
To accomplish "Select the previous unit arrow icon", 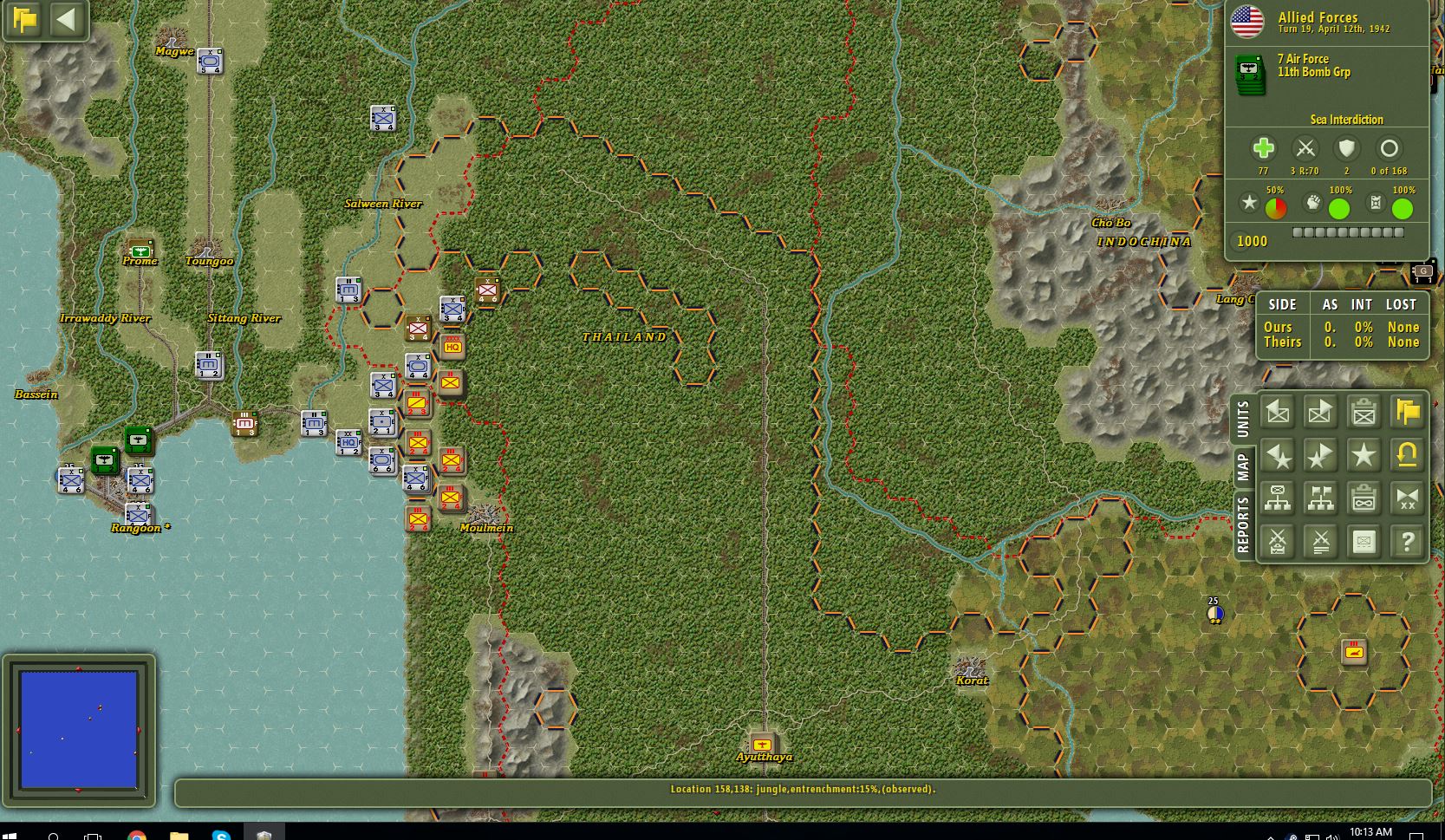I will pyautogui.click(x=1277, y=412).
